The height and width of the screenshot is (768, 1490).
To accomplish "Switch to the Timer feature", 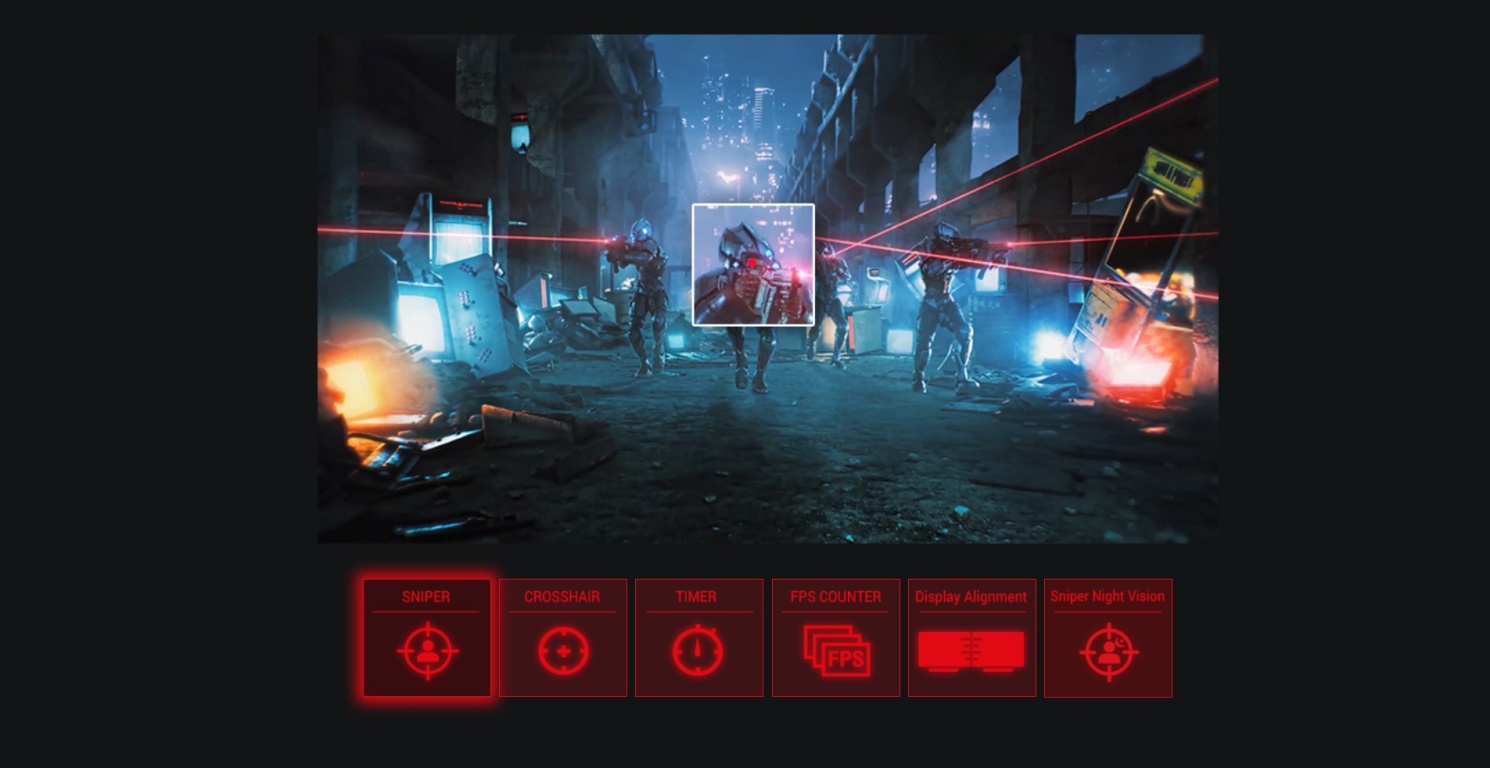I will pos(698,637).
